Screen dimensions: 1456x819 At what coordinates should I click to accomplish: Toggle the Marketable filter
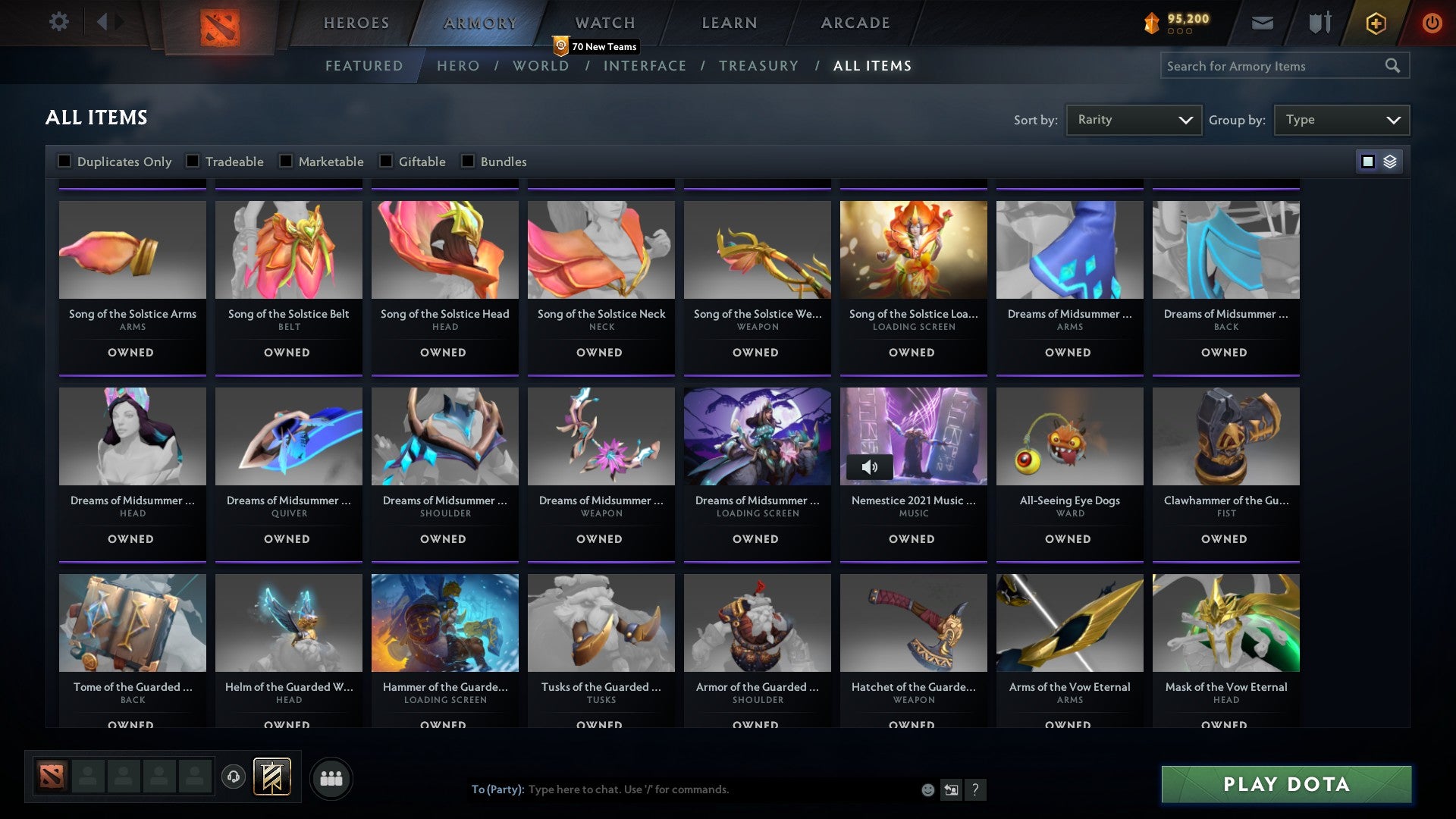point(285,161)
